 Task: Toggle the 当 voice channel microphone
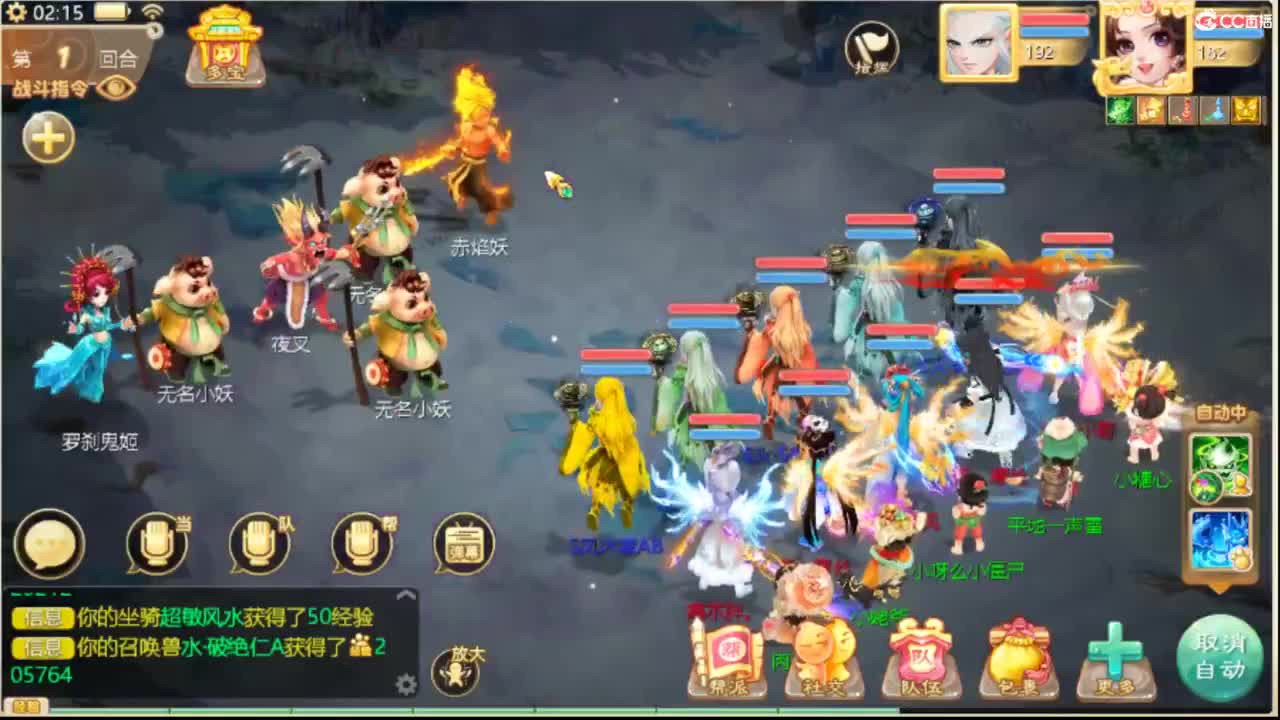click(156, 543)
